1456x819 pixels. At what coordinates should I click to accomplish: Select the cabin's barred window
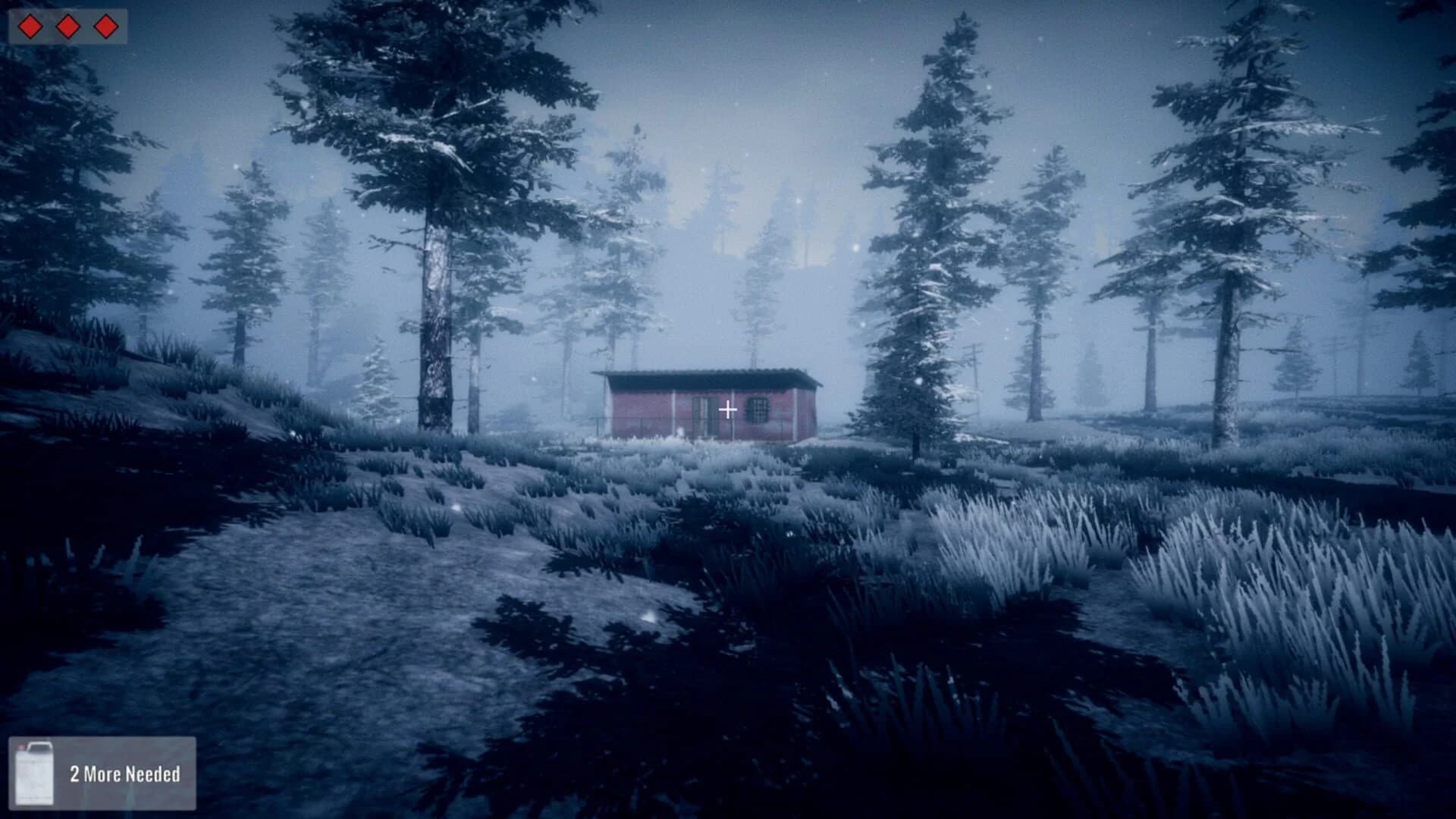756,409
